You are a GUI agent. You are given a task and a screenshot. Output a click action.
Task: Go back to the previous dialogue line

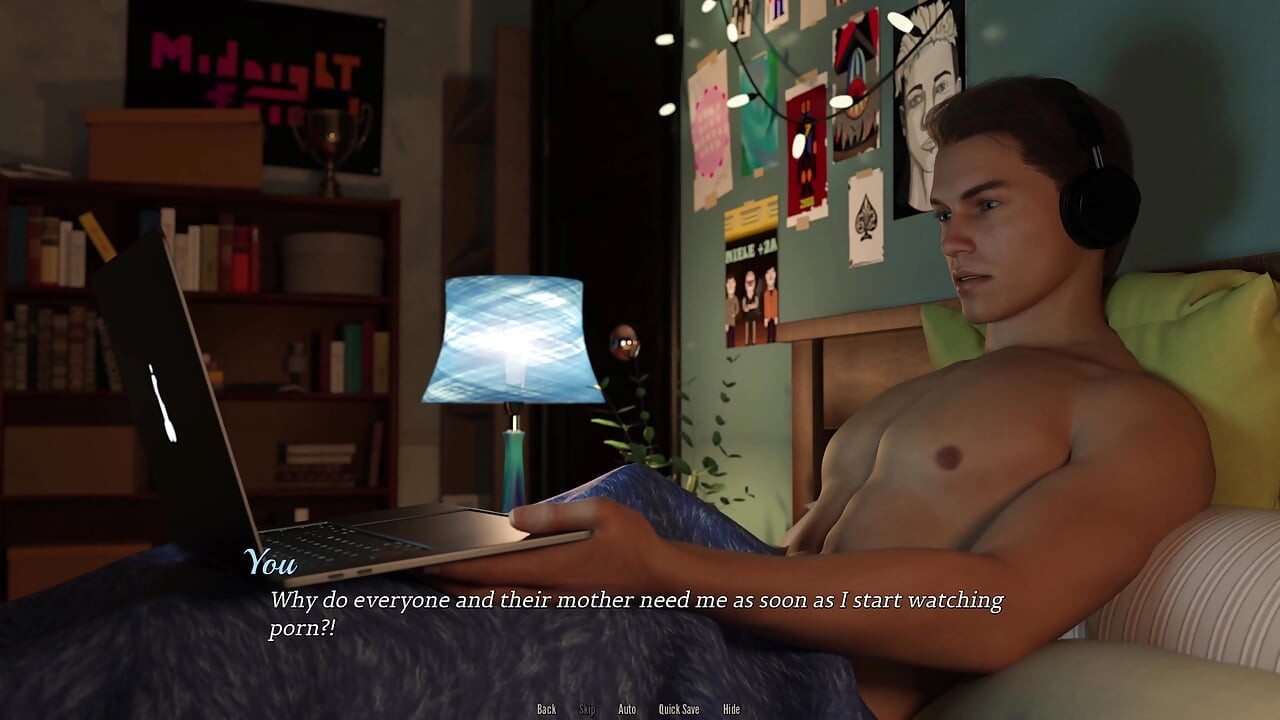(x=546, y=709)
